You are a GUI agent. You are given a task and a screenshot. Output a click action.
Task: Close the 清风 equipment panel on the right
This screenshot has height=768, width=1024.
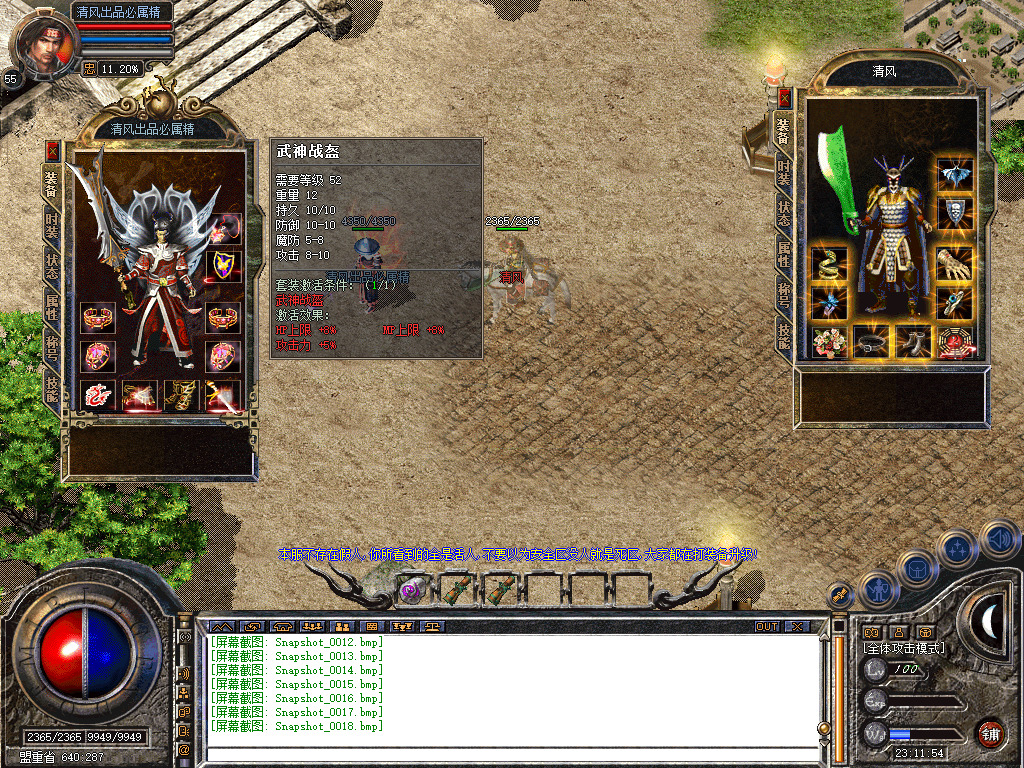click(785, 98)
